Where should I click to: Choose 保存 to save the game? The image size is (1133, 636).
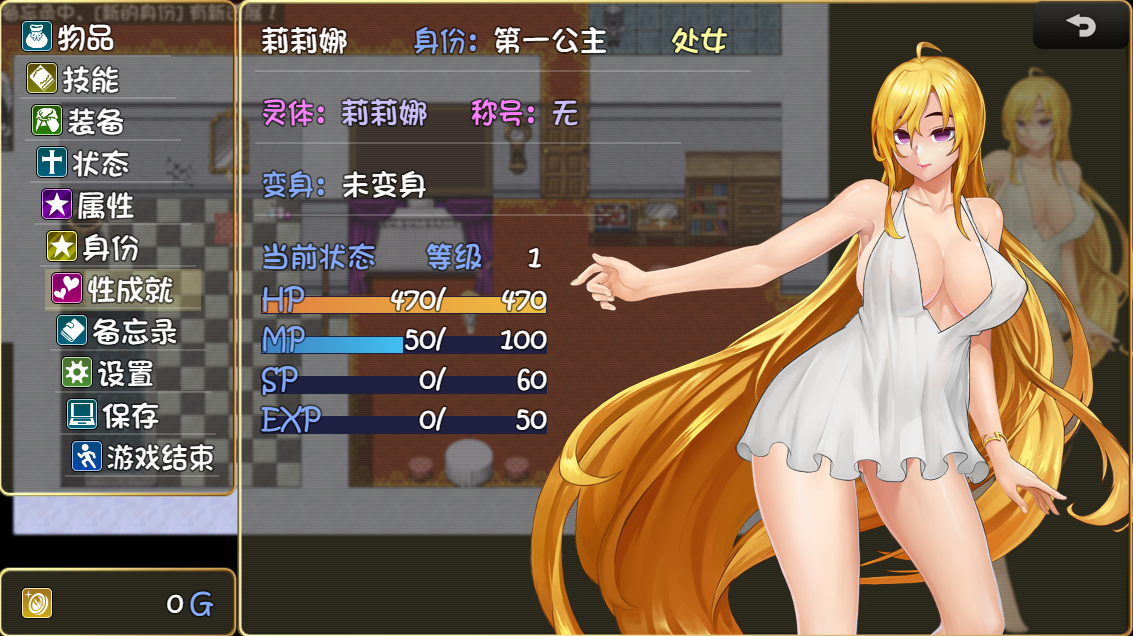click(x=114, y=415)
